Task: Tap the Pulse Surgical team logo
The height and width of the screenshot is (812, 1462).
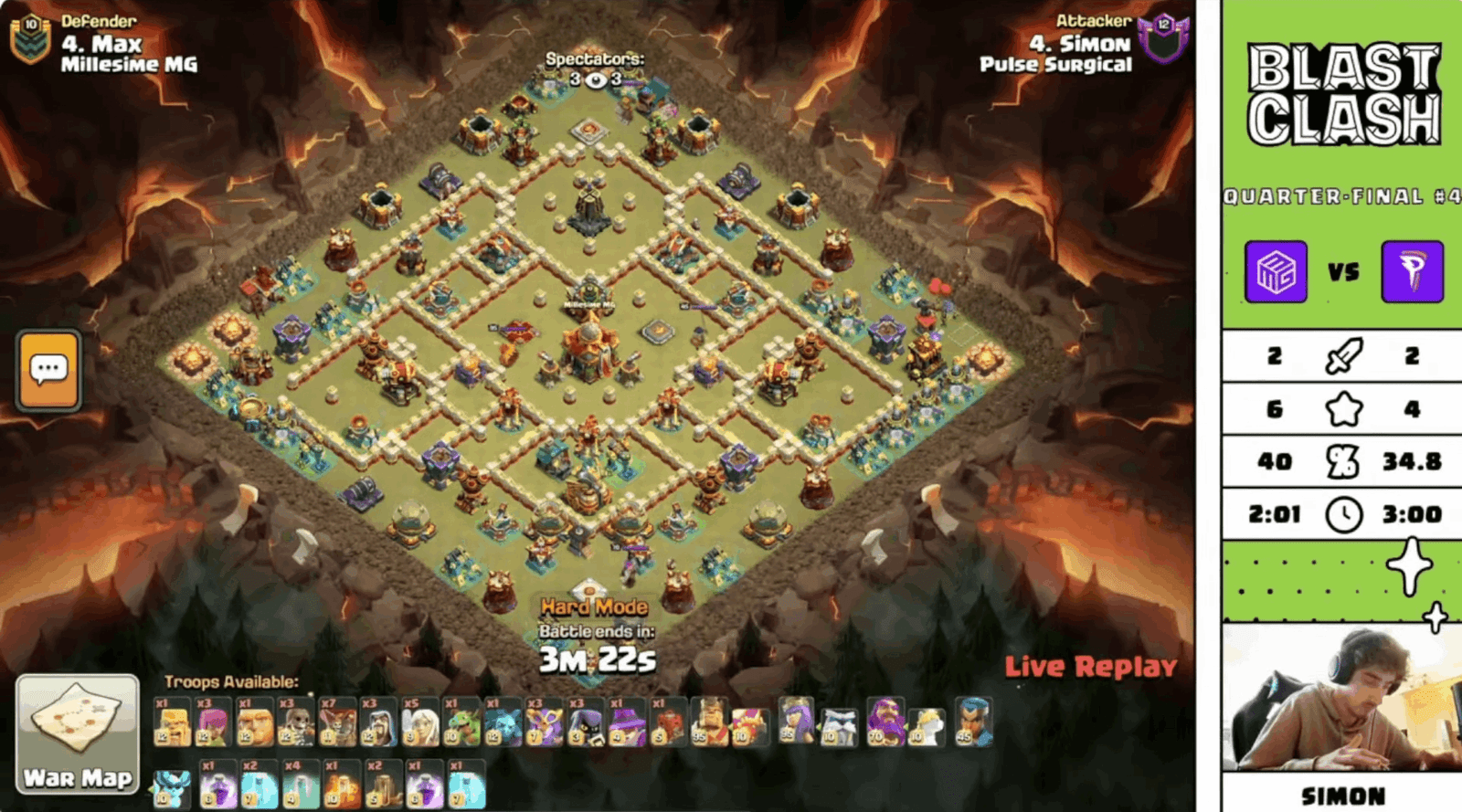Action: pos(1413,271)
